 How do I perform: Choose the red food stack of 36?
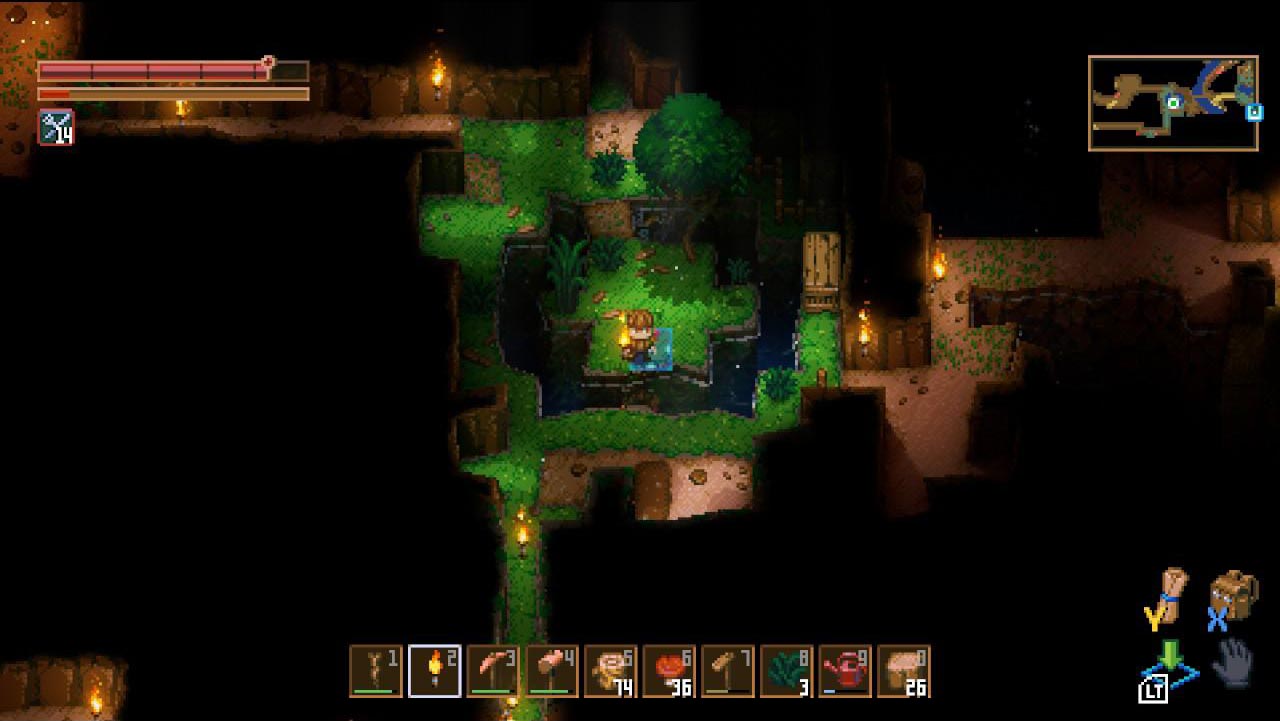(669, 670)
